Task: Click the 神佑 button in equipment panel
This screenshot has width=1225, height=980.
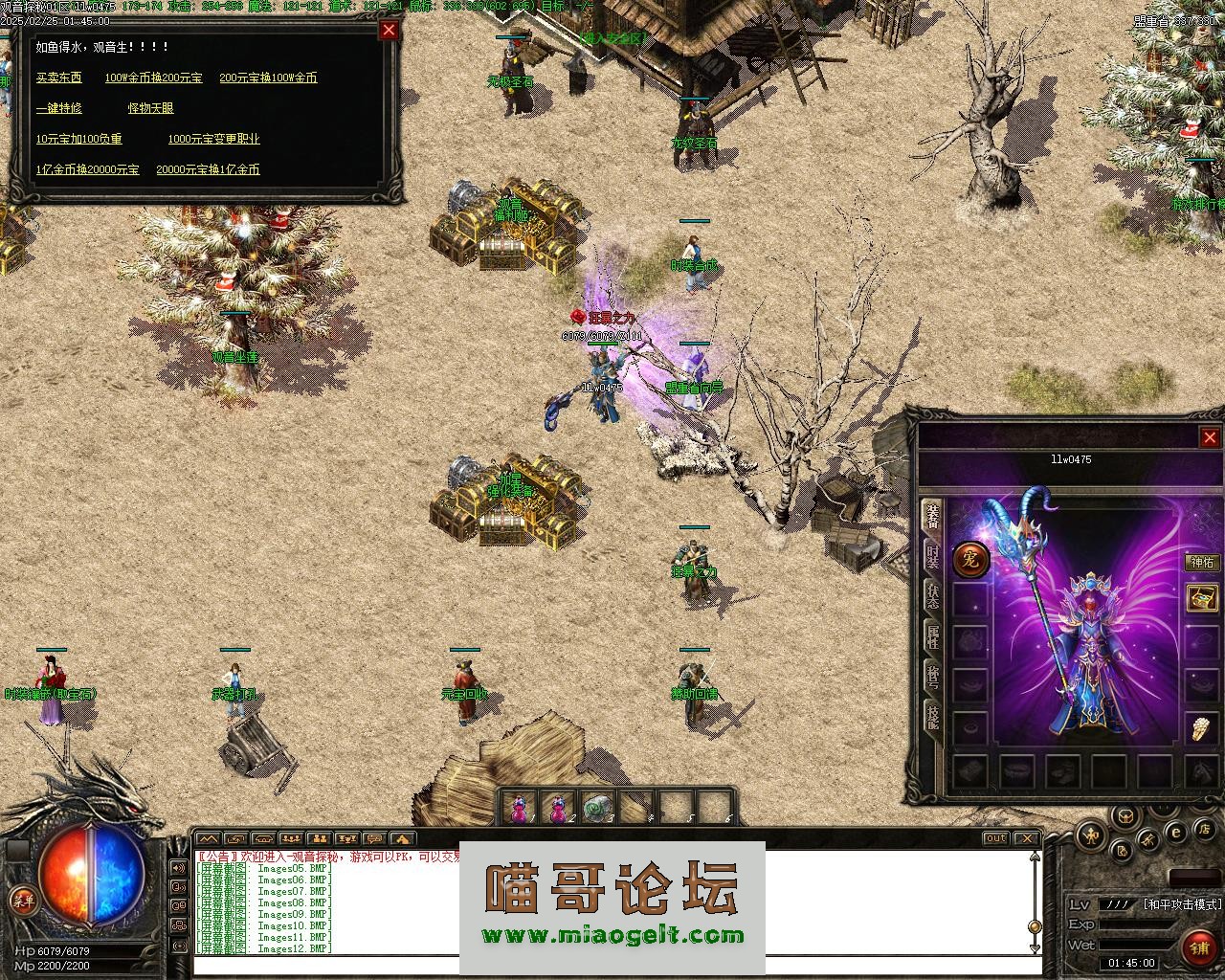Action: click(x=1201, y=563)
